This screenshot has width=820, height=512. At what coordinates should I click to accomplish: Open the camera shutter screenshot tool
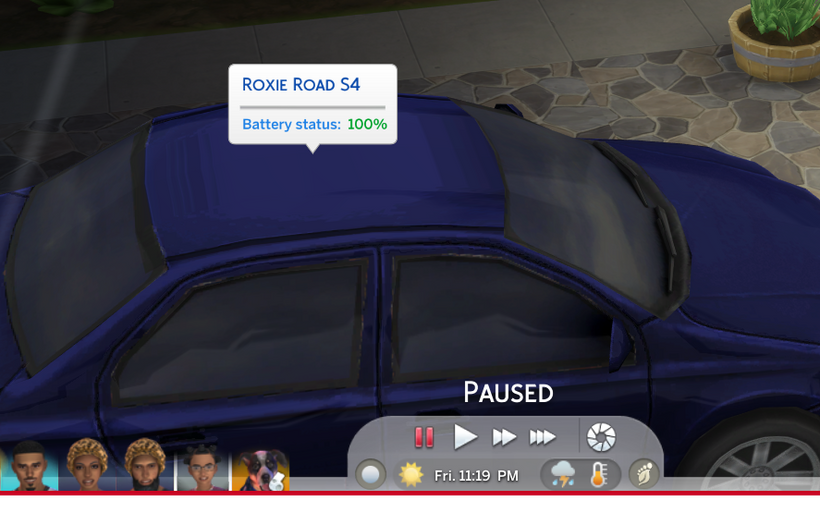point(601,437)
